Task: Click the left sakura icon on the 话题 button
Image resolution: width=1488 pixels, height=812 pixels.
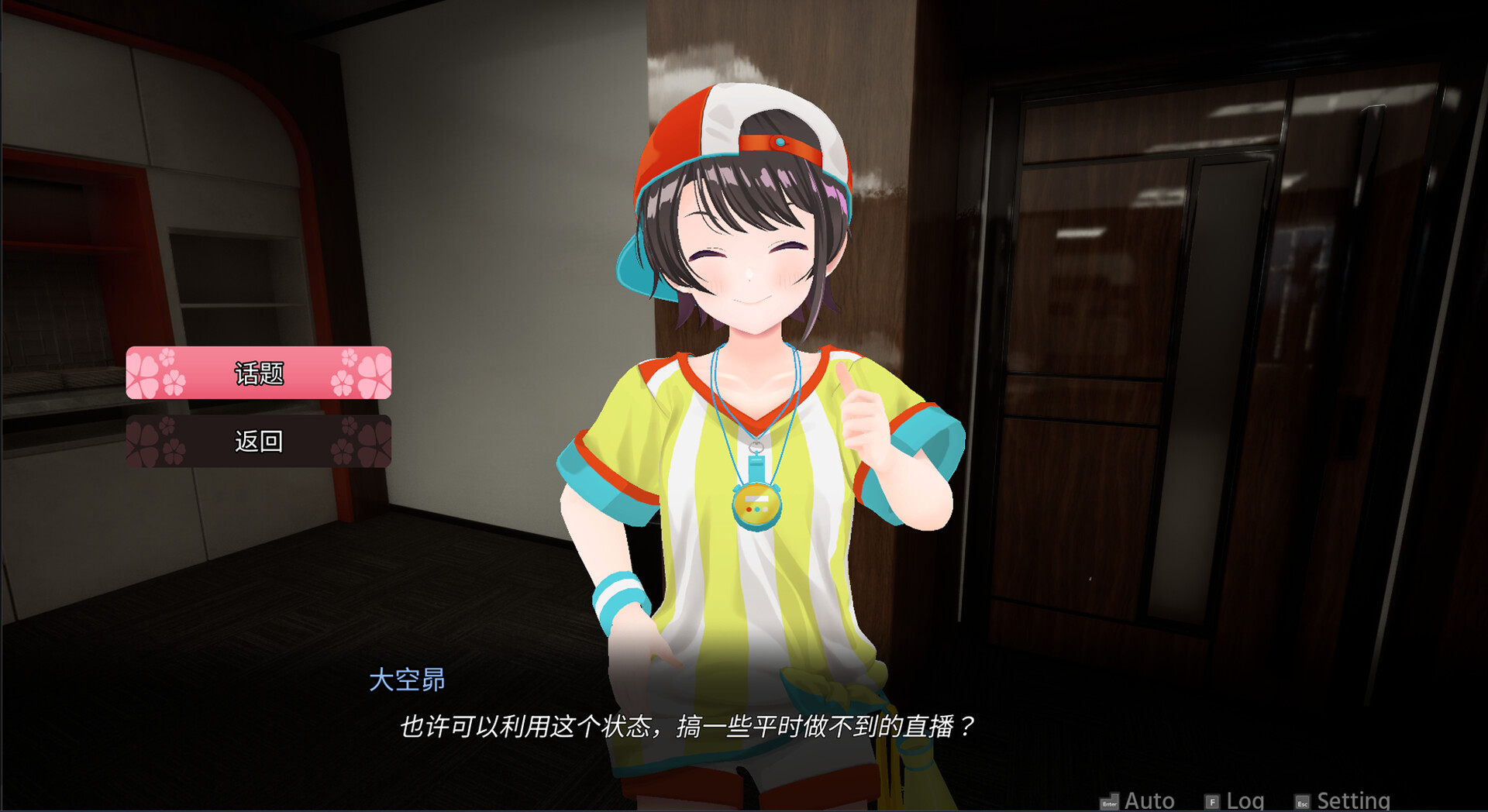Action: tap(147, 374)
